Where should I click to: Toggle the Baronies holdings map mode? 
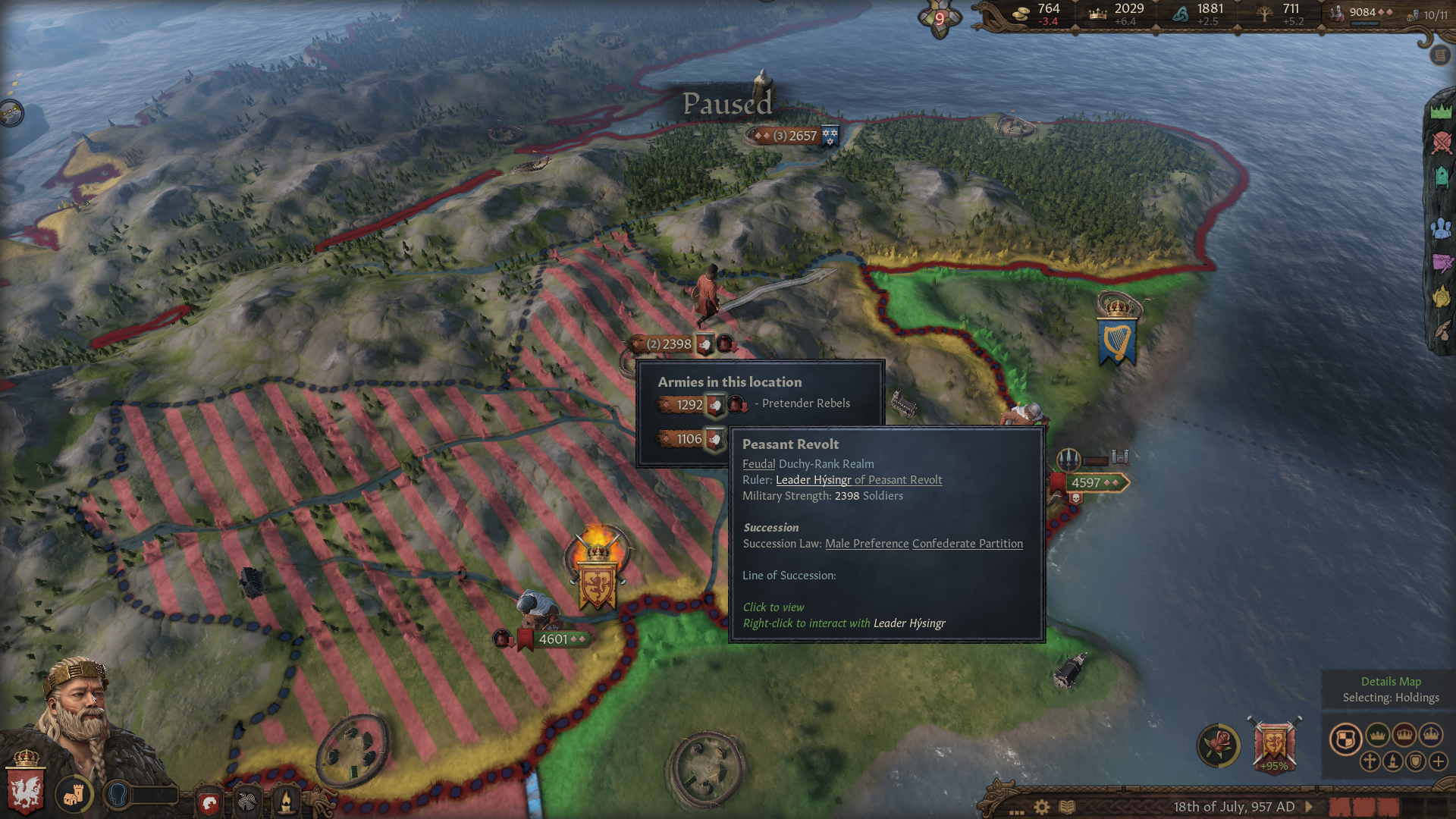(1345, 739)
